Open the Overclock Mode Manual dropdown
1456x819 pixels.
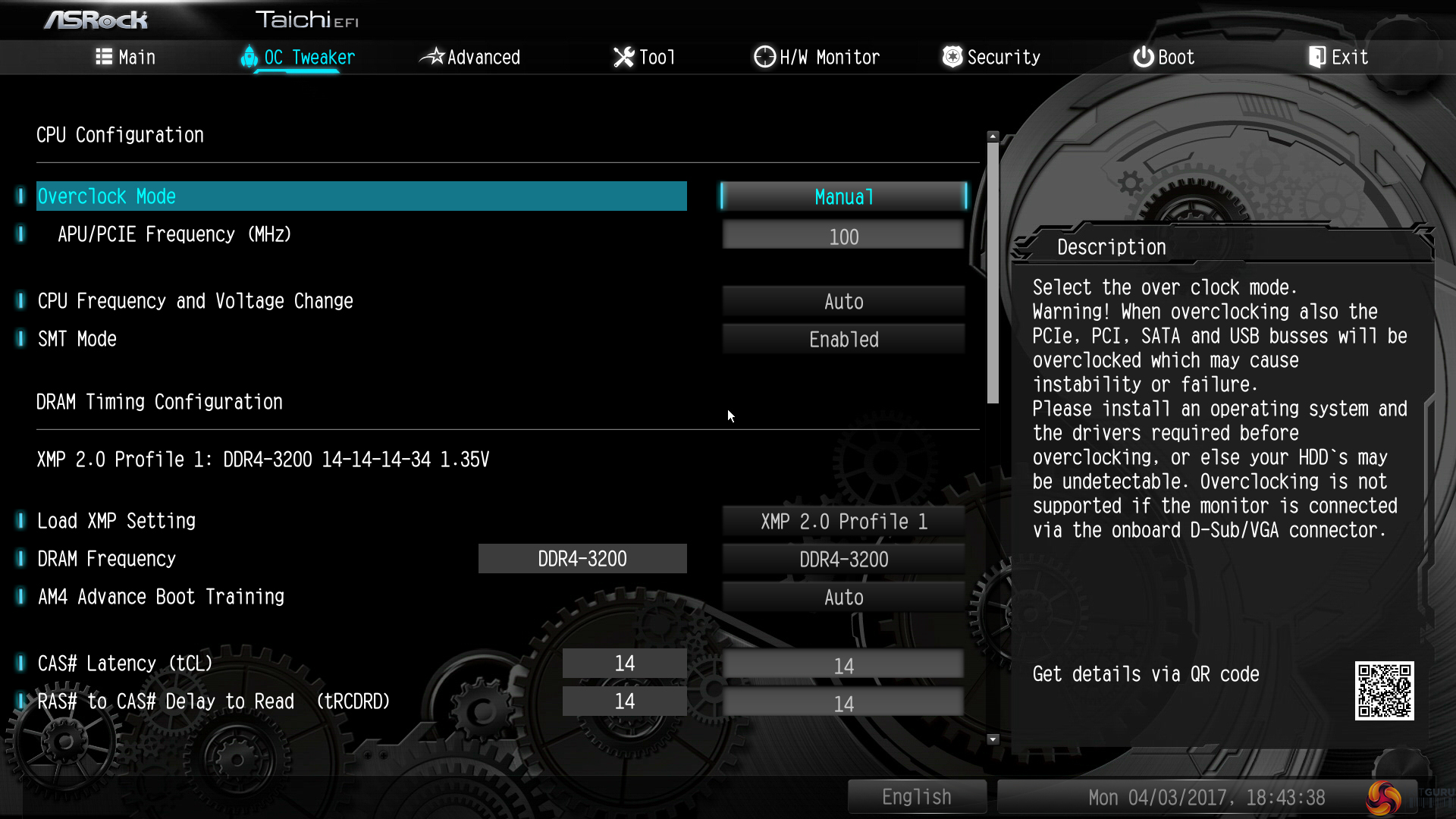843,197
